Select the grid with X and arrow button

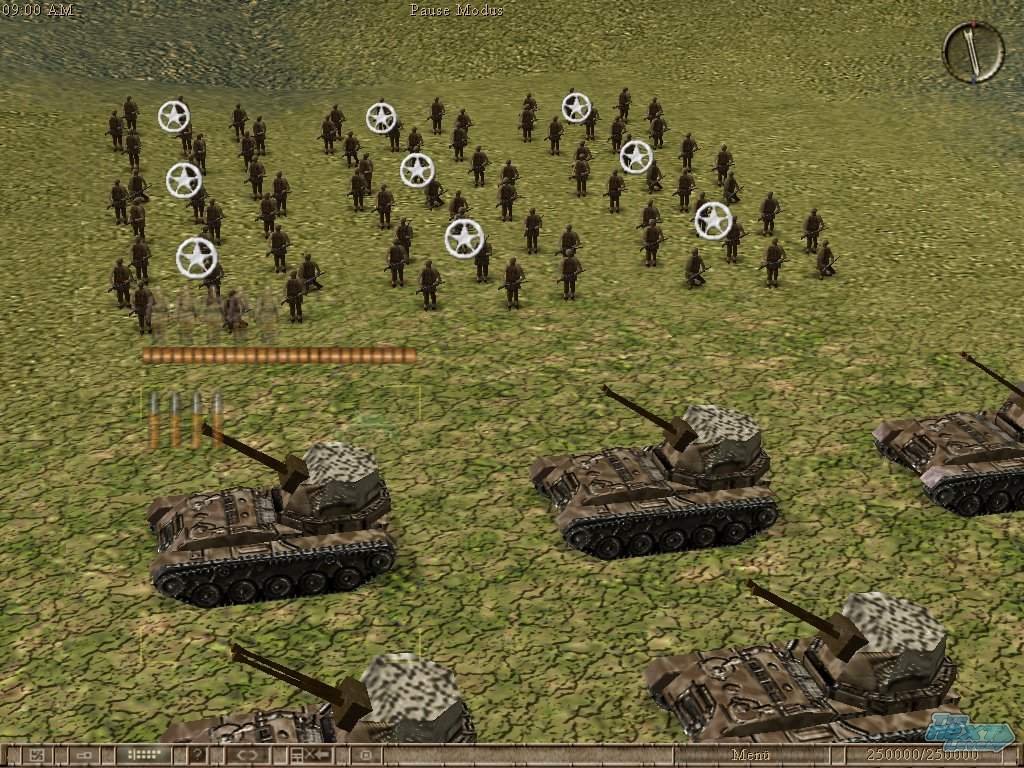coord(310,755)
